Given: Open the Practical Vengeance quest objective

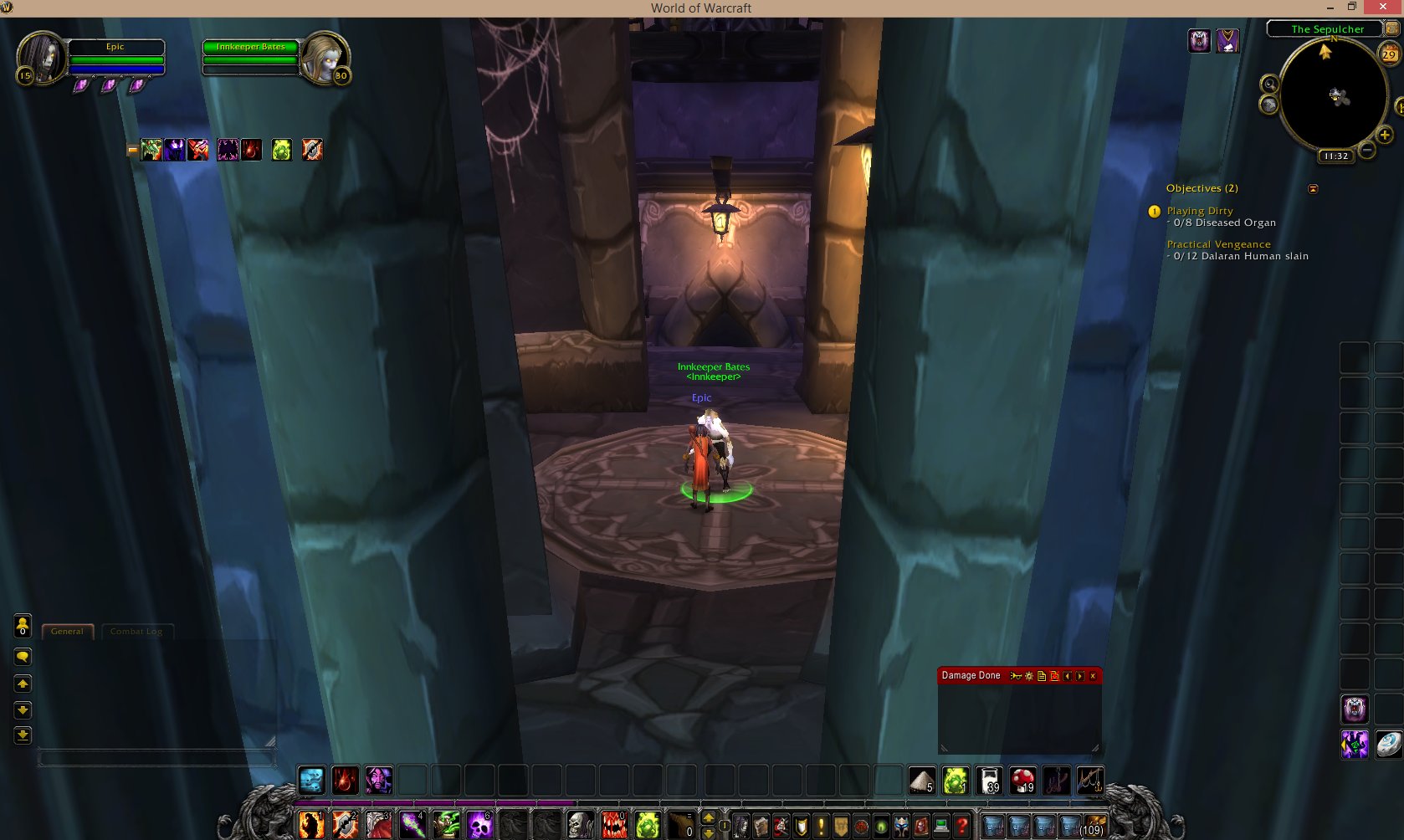Looking at the screenshot, I should 1218,243.
